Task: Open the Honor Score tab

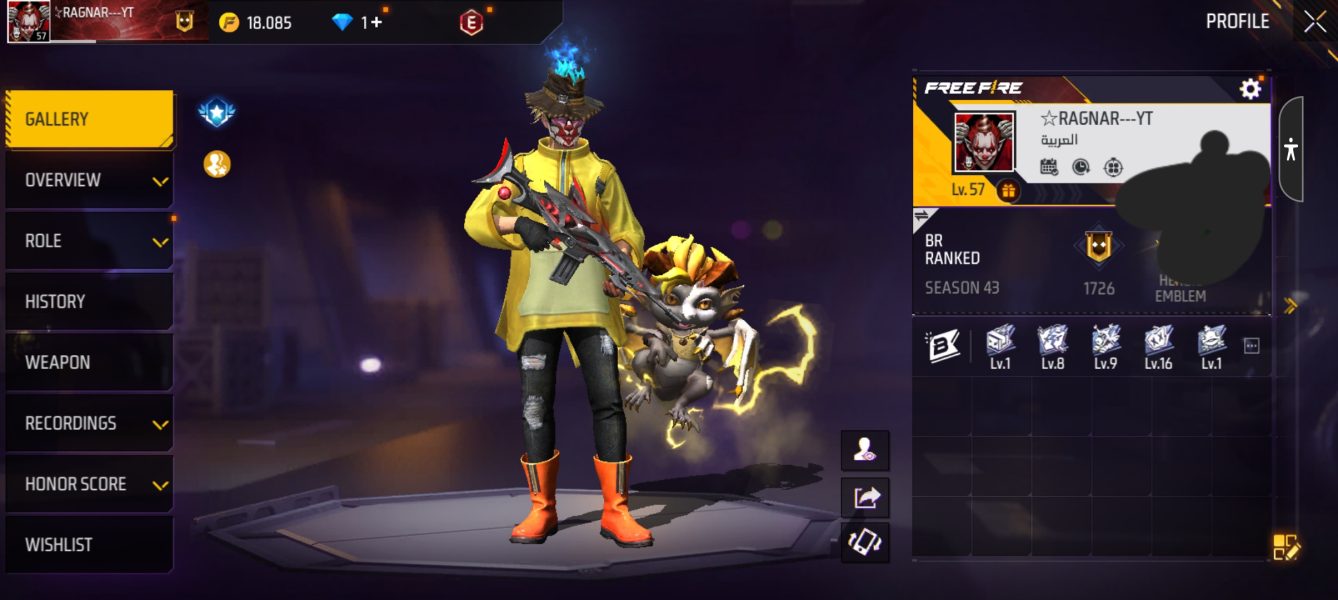Action: pyautogui.click(x=89, y=485)
